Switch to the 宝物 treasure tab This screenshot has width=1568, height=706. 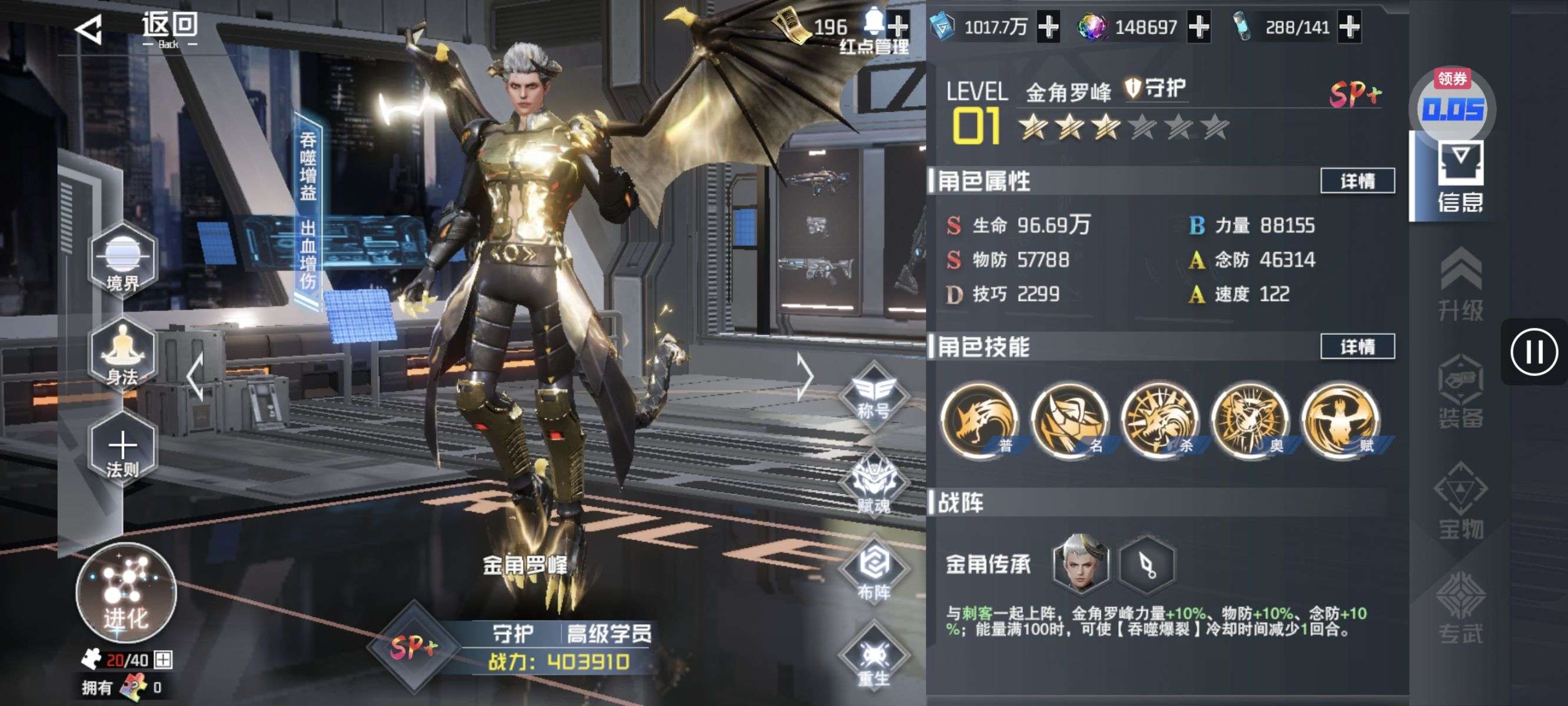[x=1460, y=501]
